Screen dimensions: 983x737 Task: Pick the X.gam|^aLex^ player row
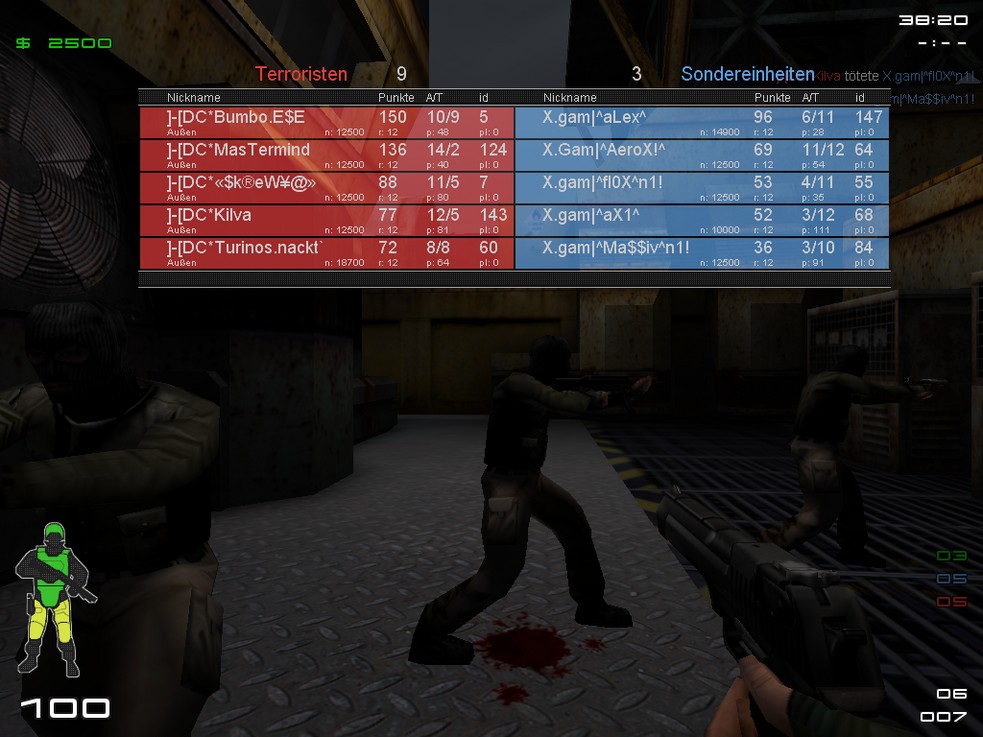point(701,122)
